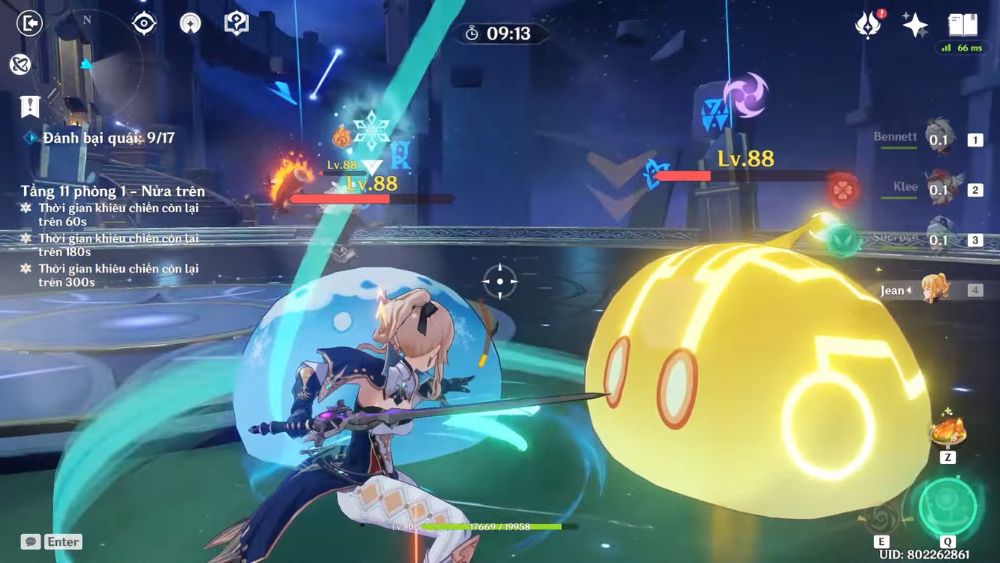Open the tutorial book question-mark icon

point(236,23)
